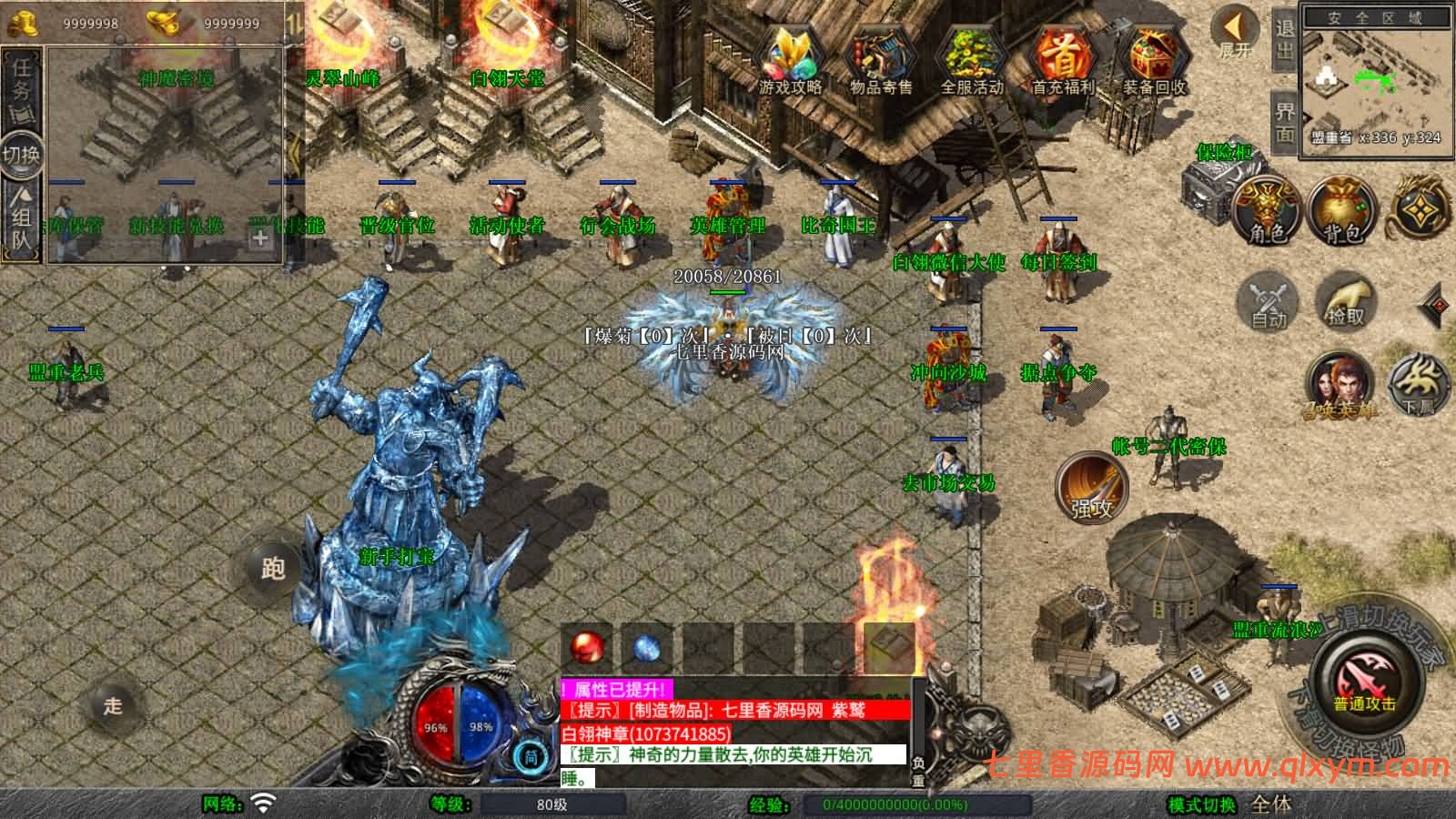Expand the 下属 subordinate panel arrow

click(1418, 385)
